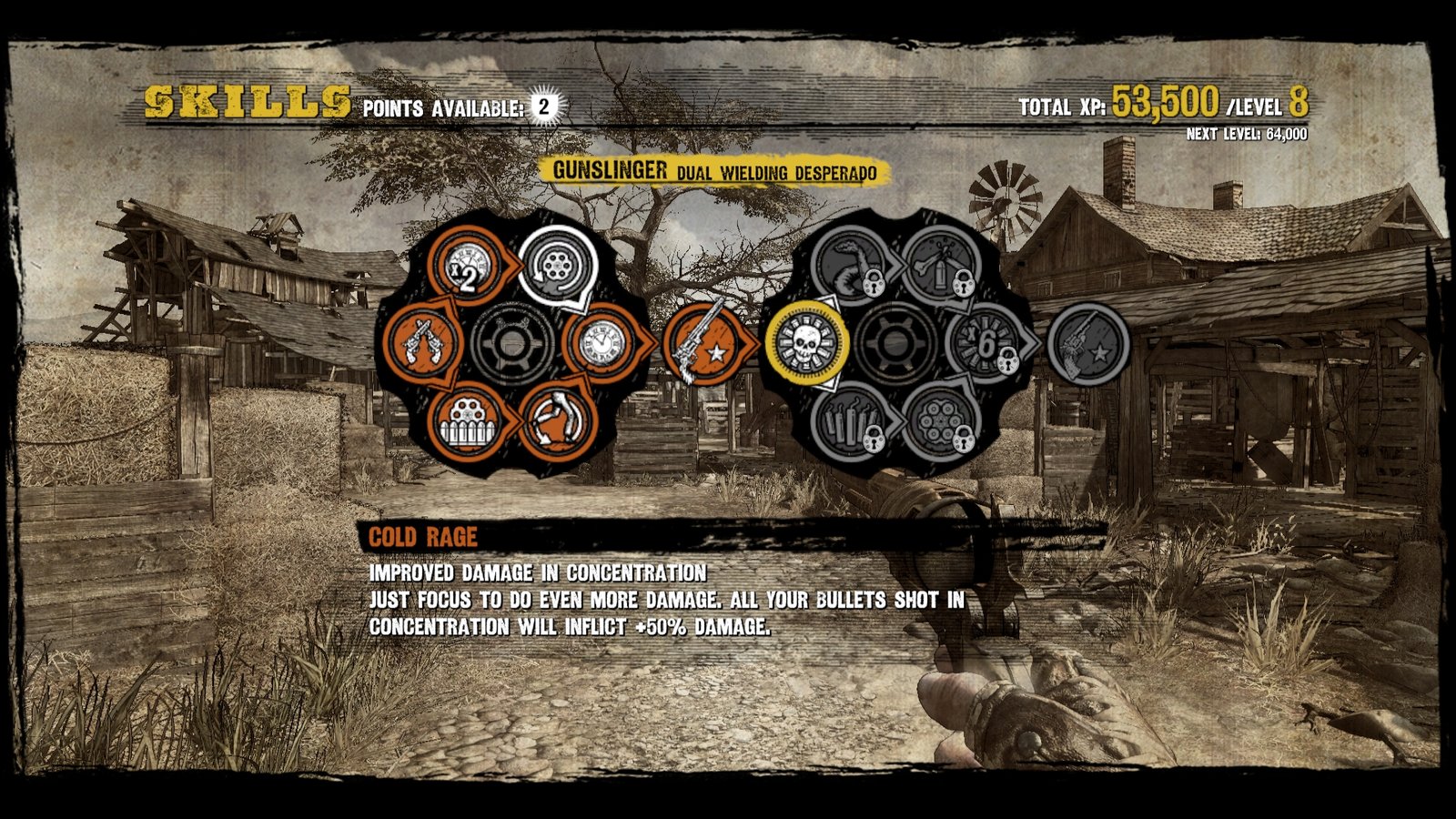Image resolution: width=1456 pixels, height=819 pixels.
Task: Select the cylinder with bullet row skill
Action: tap(469, 422)
